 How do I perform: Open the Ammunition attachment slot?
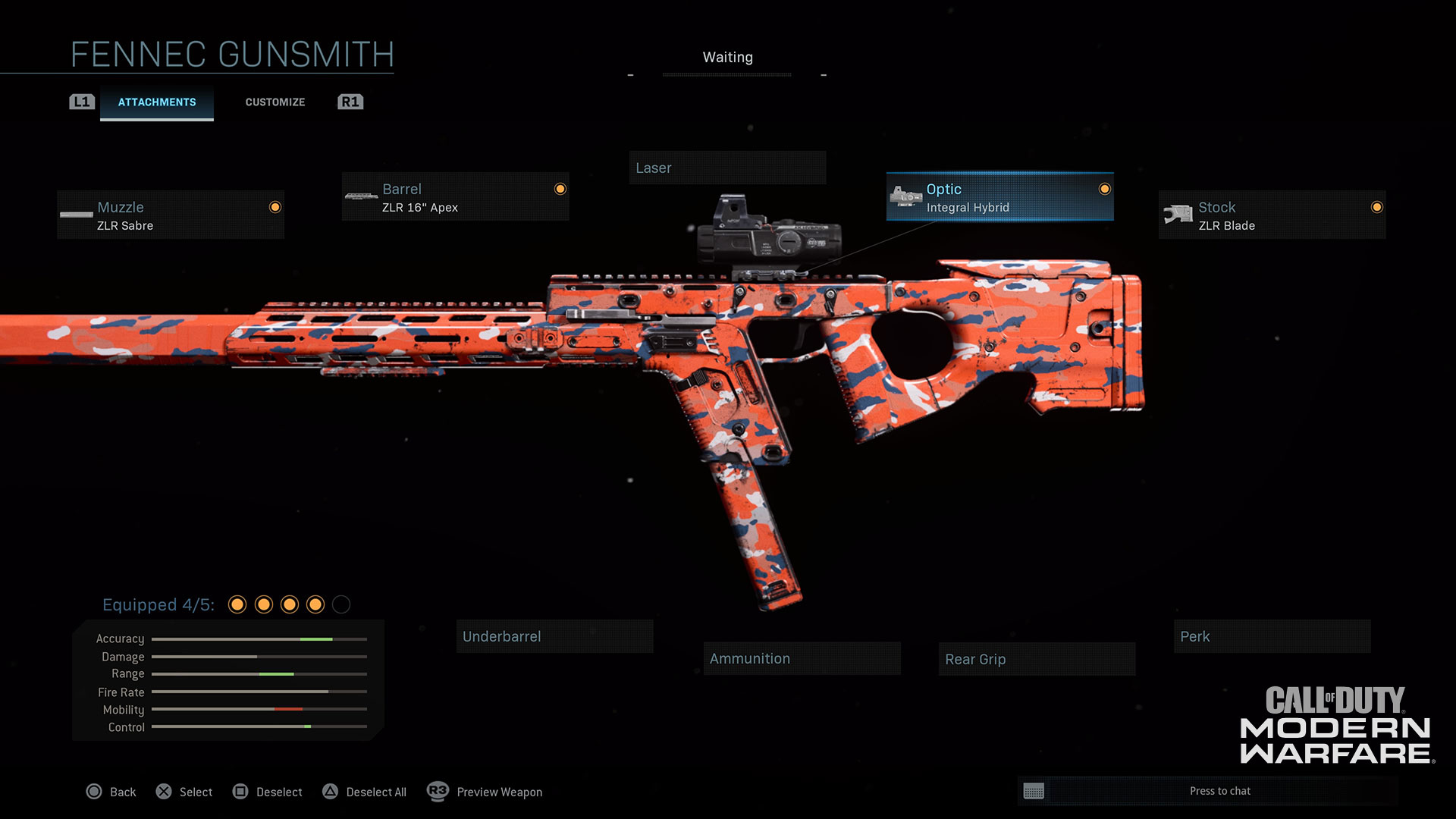[x=802, y=658]
